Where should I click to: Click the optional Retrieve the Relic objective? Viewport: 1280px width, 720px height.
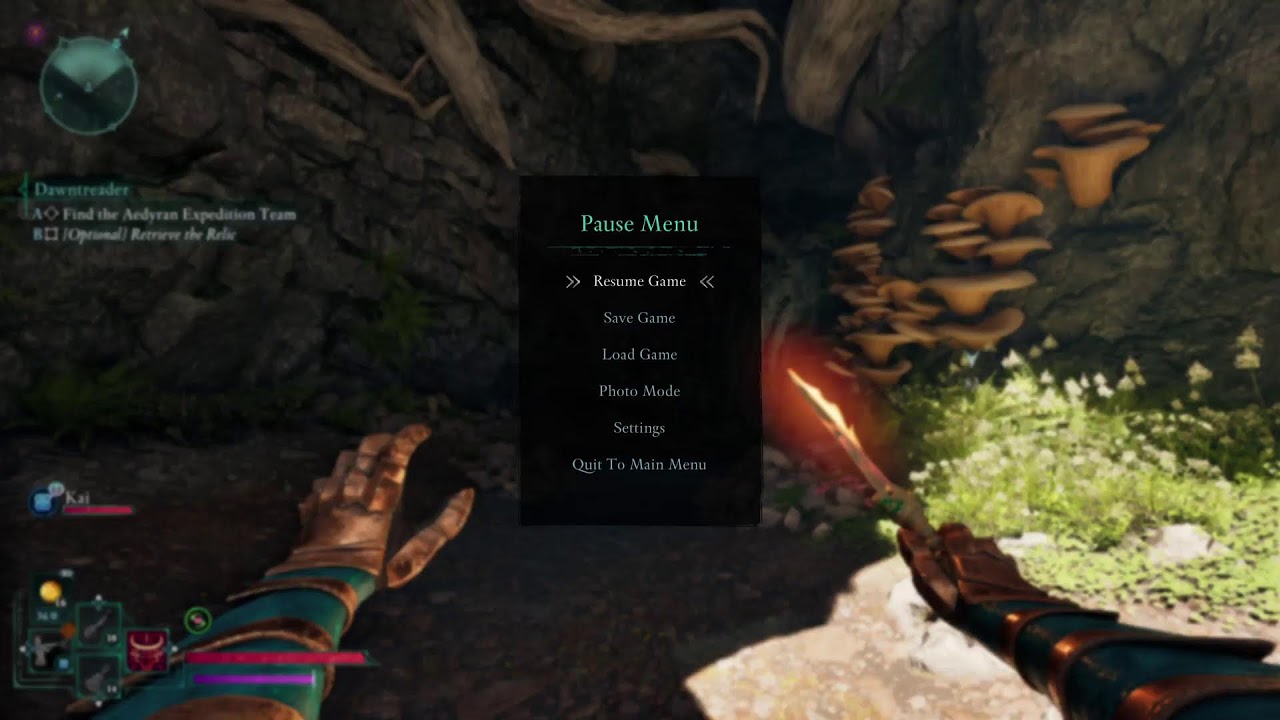tap(150, 234)
